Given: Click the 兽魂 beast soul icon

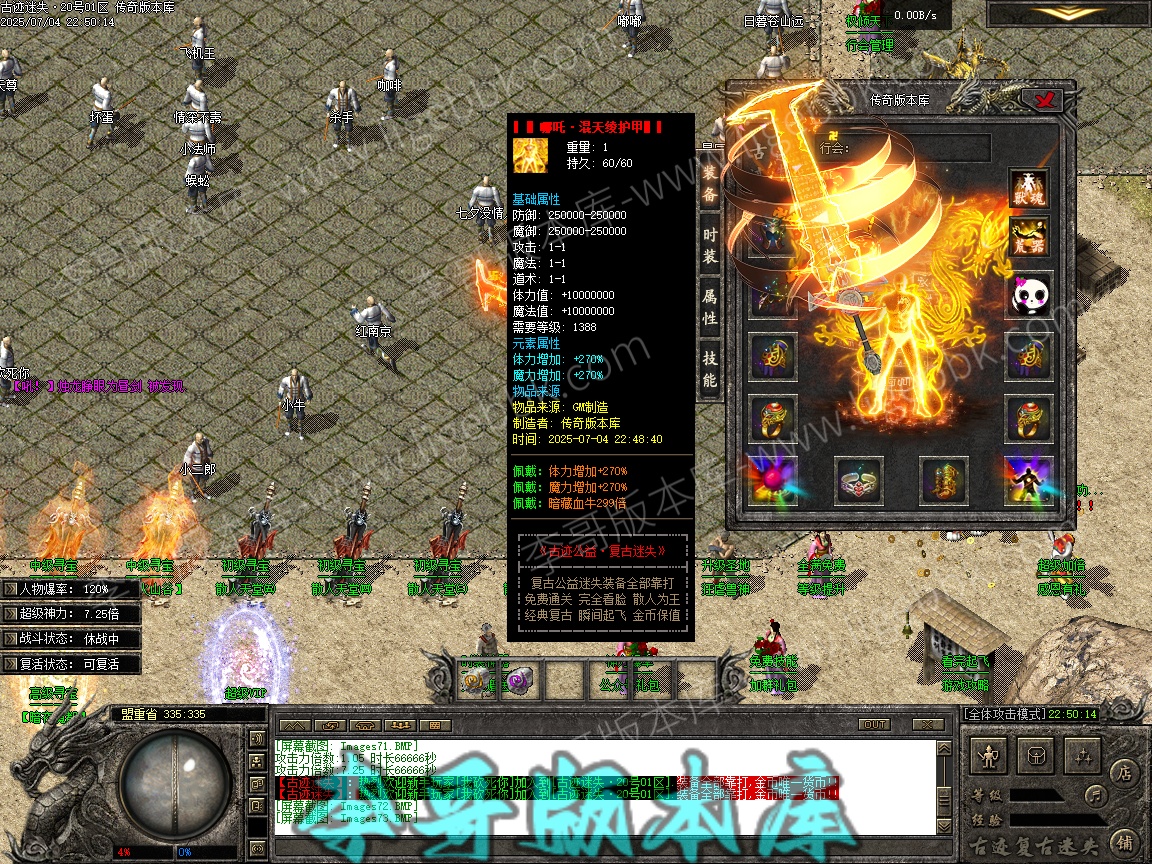Looking at the screenshot, I should coord(1029,190).
